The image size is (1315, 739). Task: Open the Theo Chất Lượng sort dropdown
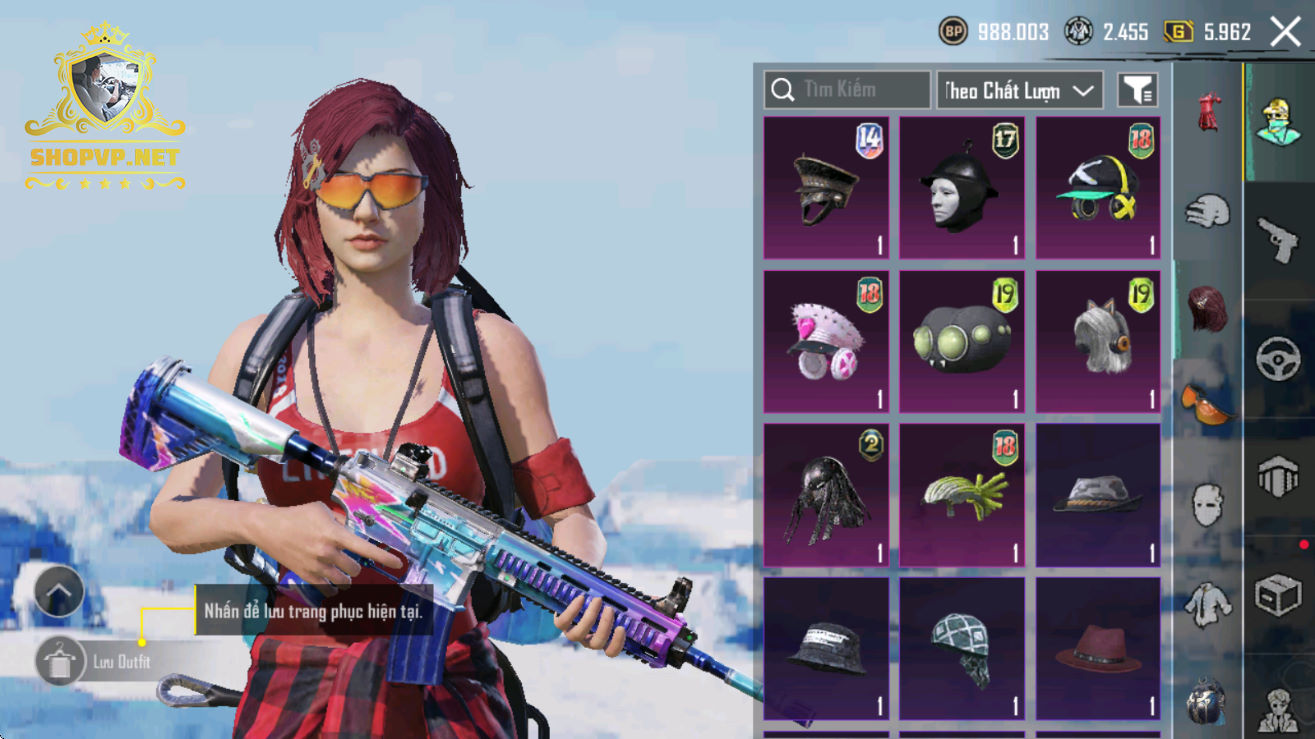[x=1020, y=90]
